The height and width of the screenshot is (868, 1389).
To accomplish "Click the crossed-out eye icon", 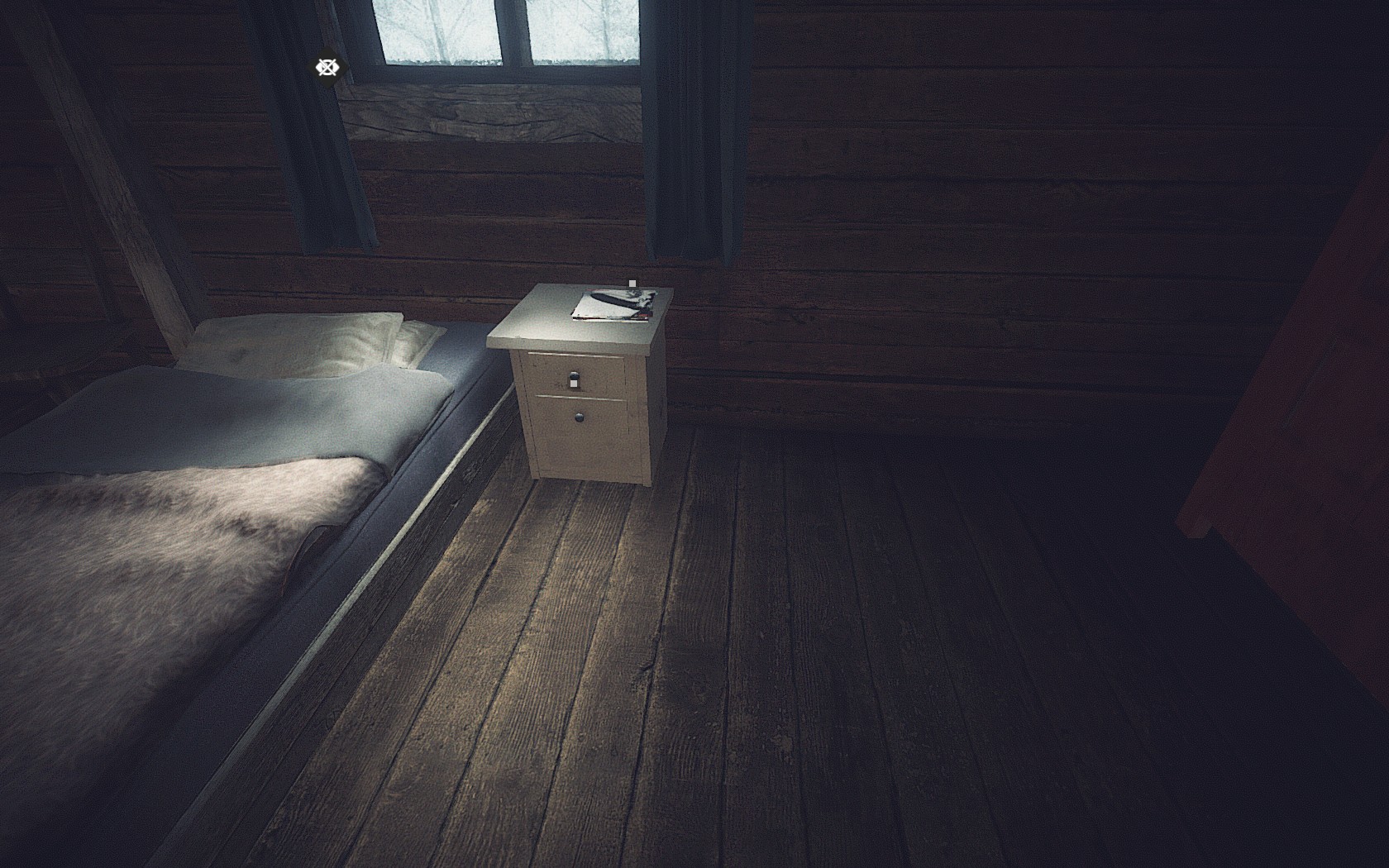I will (327, 67).
